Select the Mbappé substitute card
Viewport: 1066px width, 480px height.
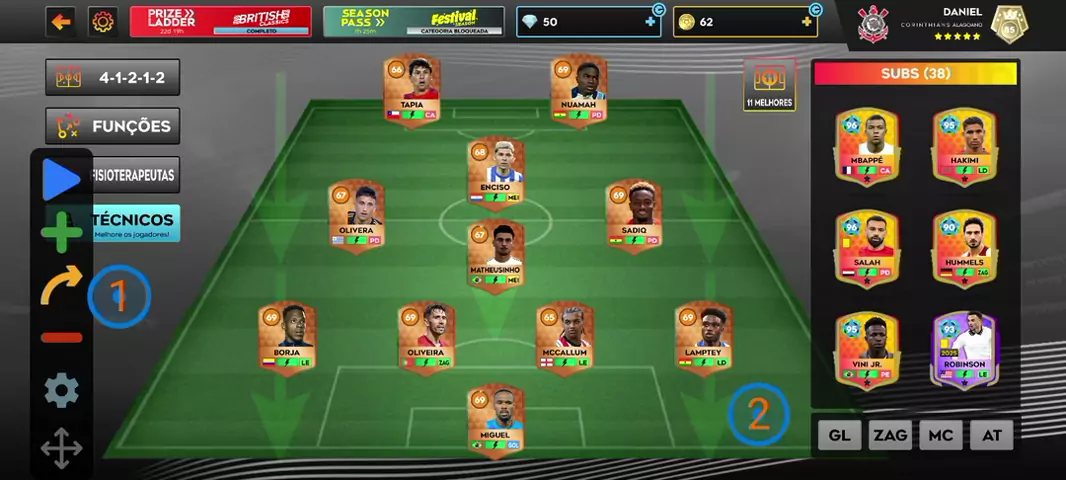[x=867, y=146]
